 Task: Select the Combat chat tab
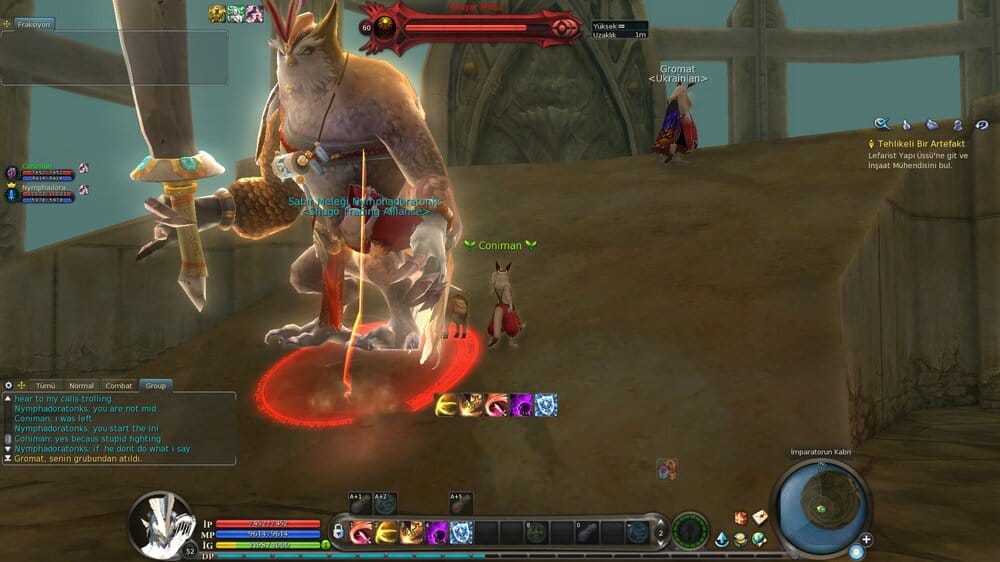119,385
